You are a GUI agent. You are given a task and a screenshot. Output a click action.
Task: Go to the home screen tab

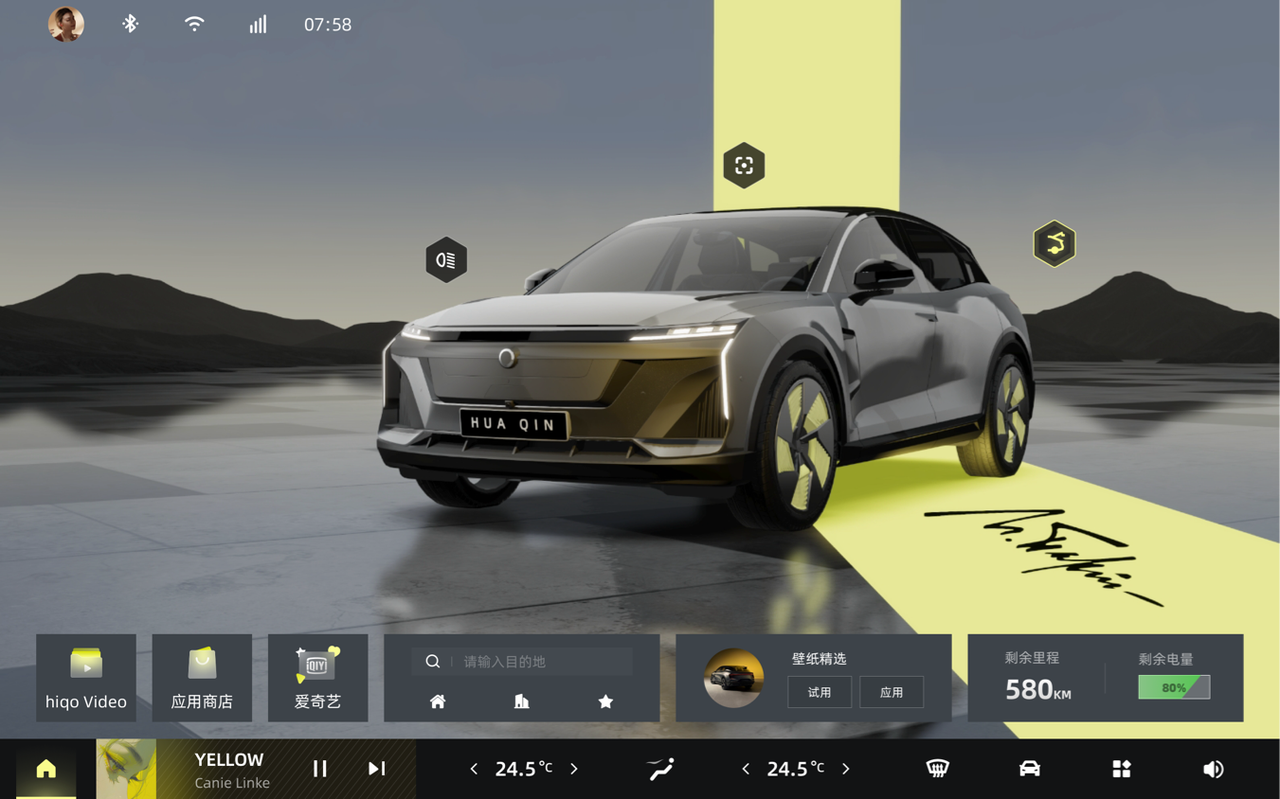tap(46, 768)
